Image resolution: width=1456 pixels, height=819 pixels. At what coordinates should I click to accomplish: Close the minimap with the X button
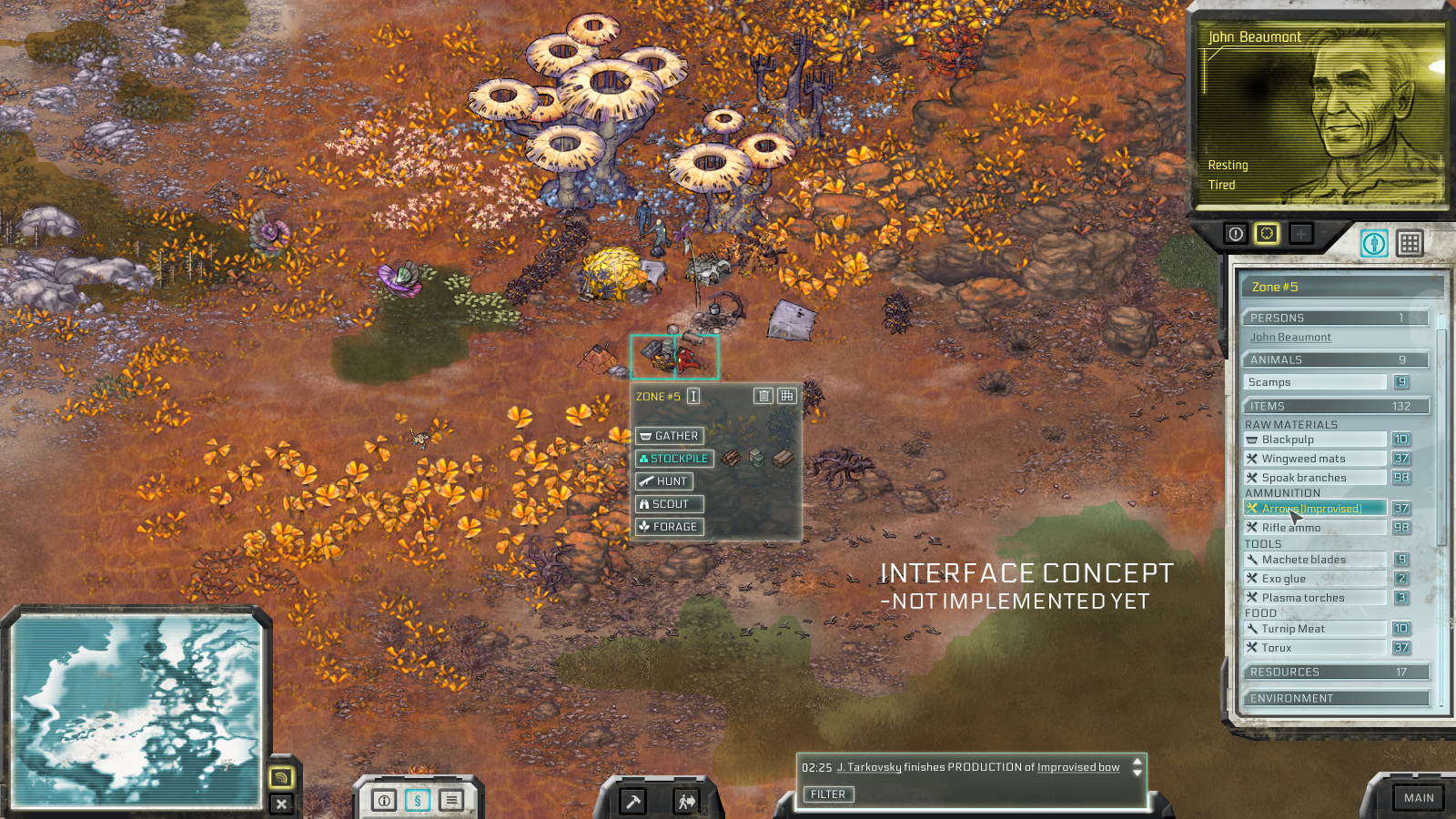pyautogui.click(x=281, y=804)
